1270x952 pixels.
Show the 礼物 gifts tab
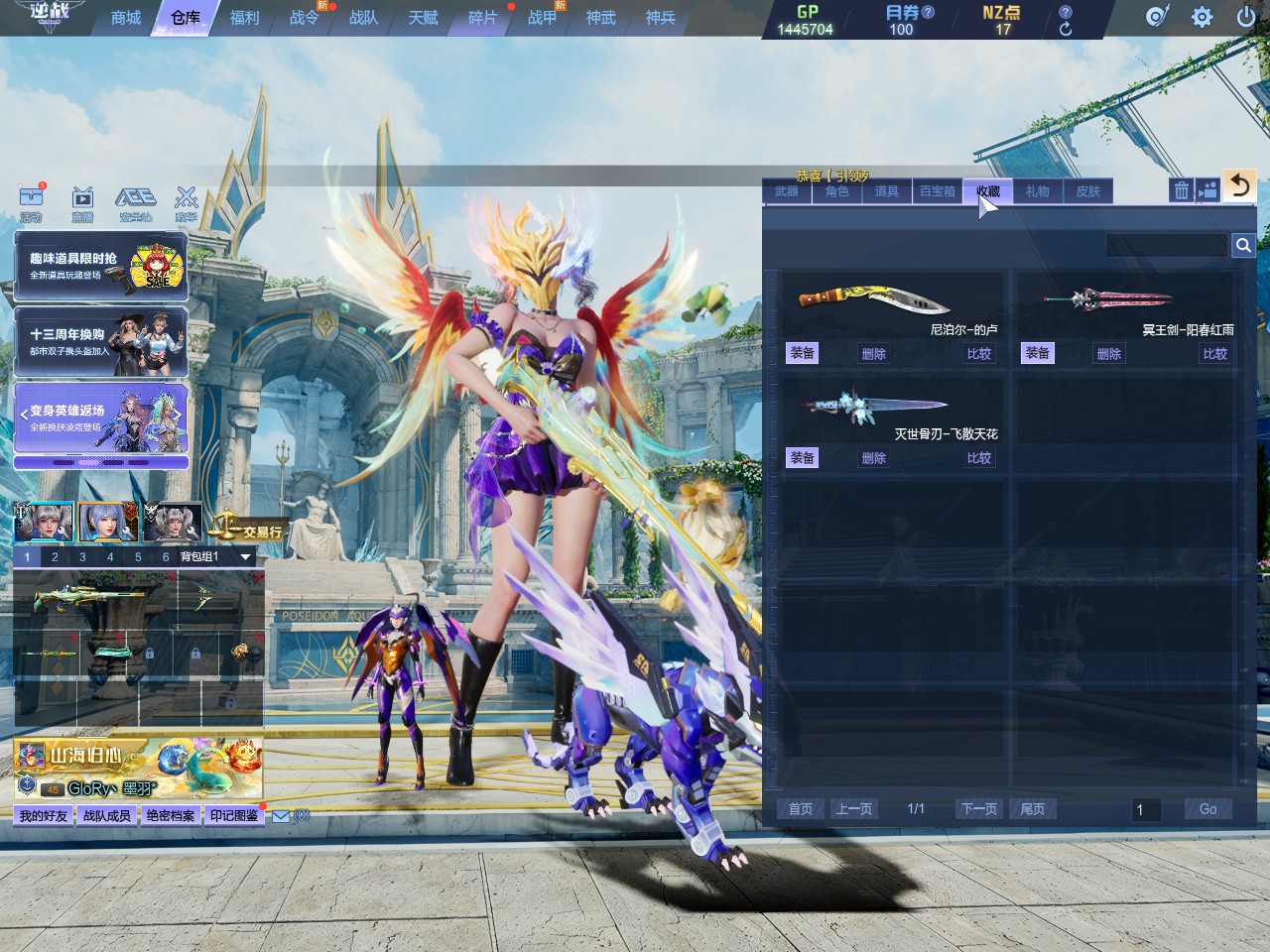1038,191
